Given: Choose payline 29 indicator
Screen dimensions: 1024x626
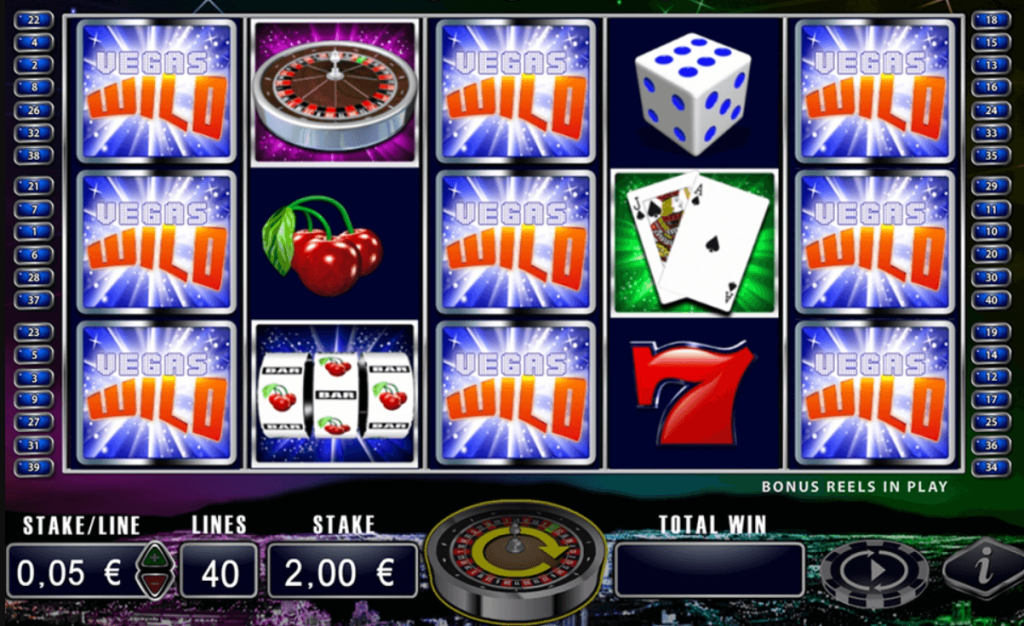Looking at the screenshot, I should pos(991,186).
